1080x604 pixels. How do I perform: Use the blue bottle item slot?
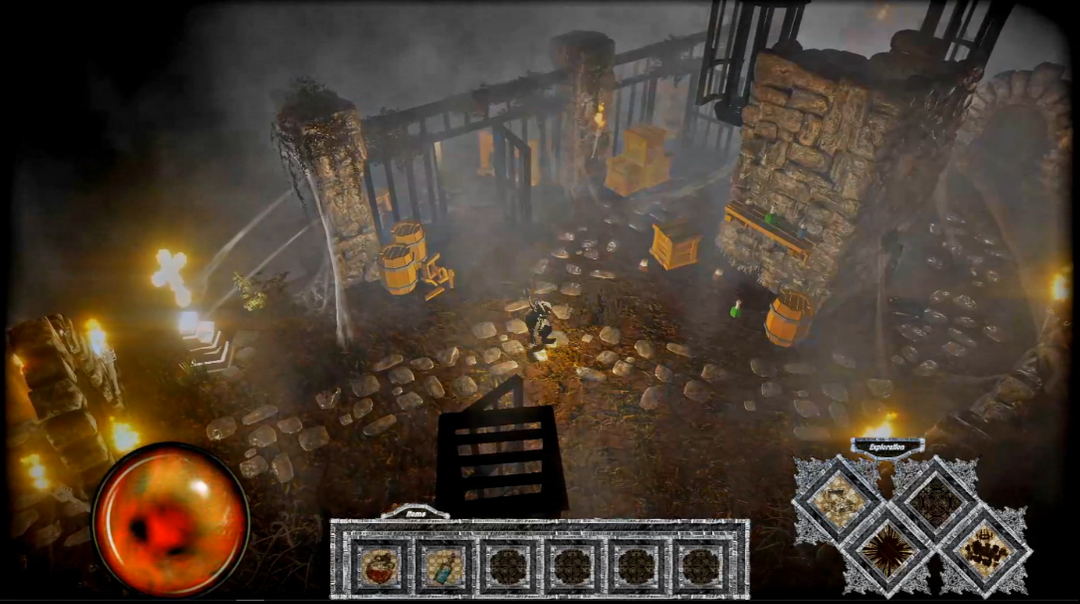coord(443,566)
